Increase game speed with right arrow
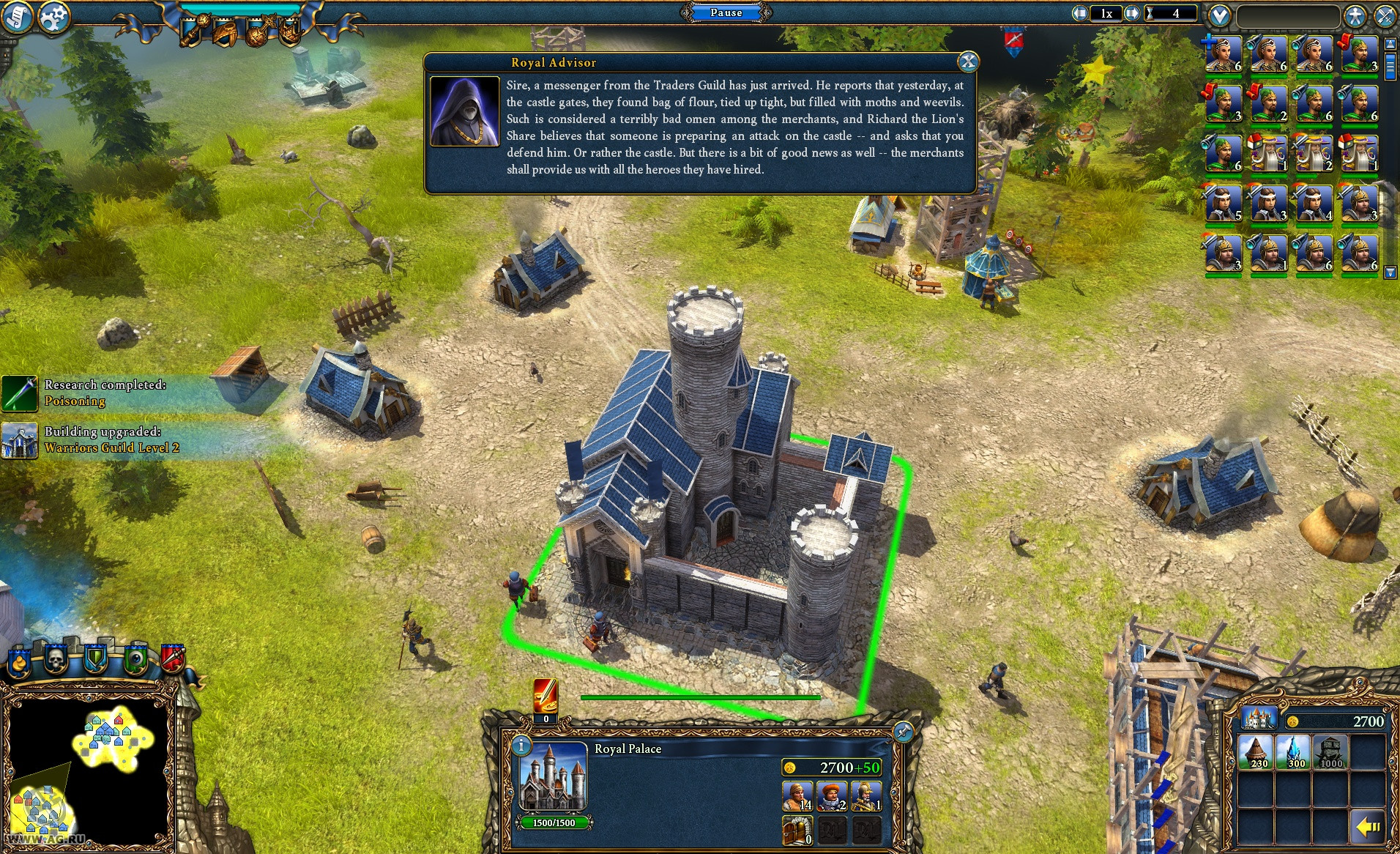The height and width of the screenshot is (854, 1400). [1132, 13]
